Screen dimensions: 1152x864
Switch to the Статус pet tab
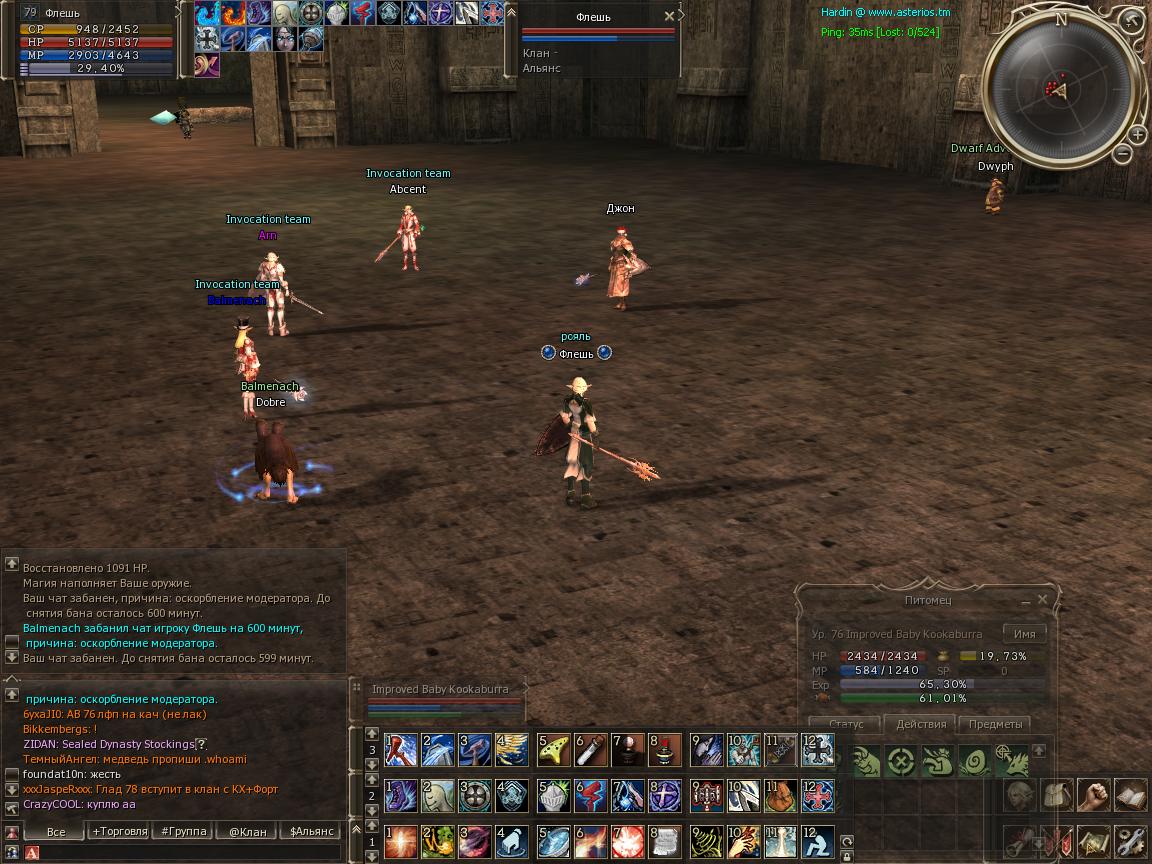(x=846, y=724)
